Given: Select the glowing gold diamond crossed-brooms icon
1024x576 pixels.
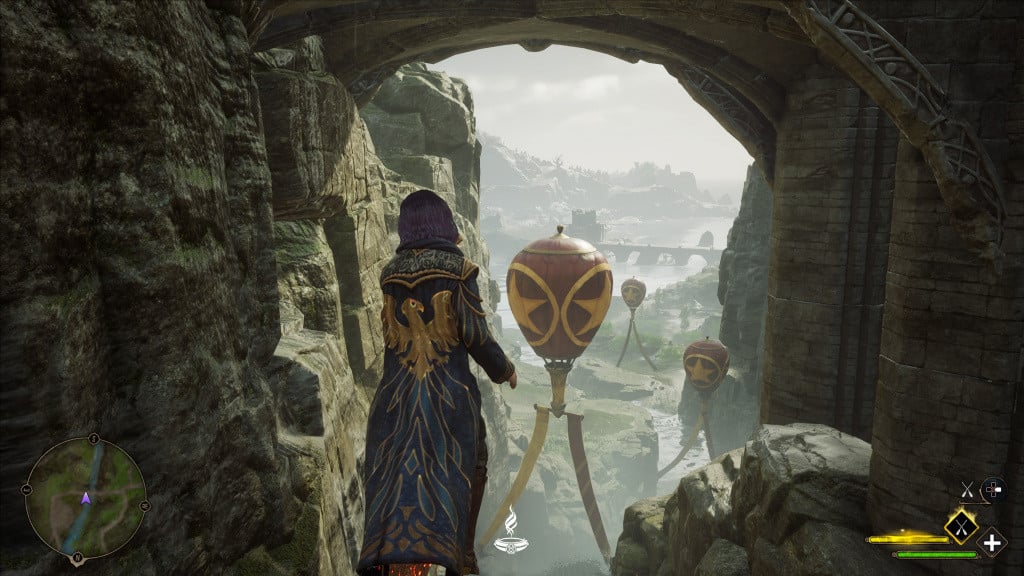Looking at the screenshot, I should point(960,523).
